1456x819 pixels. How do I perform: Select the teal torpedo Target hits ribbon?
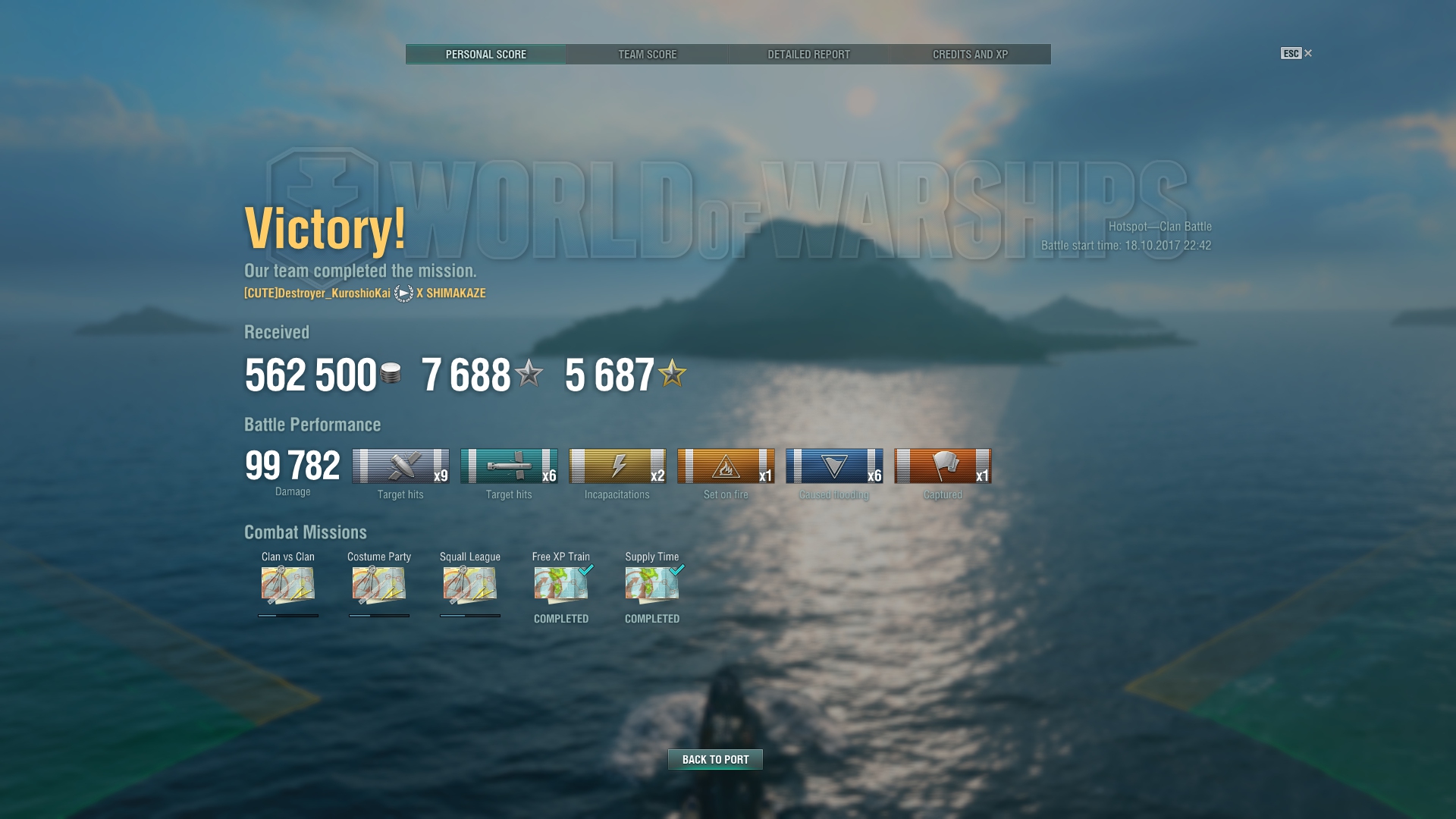[509, 466]
